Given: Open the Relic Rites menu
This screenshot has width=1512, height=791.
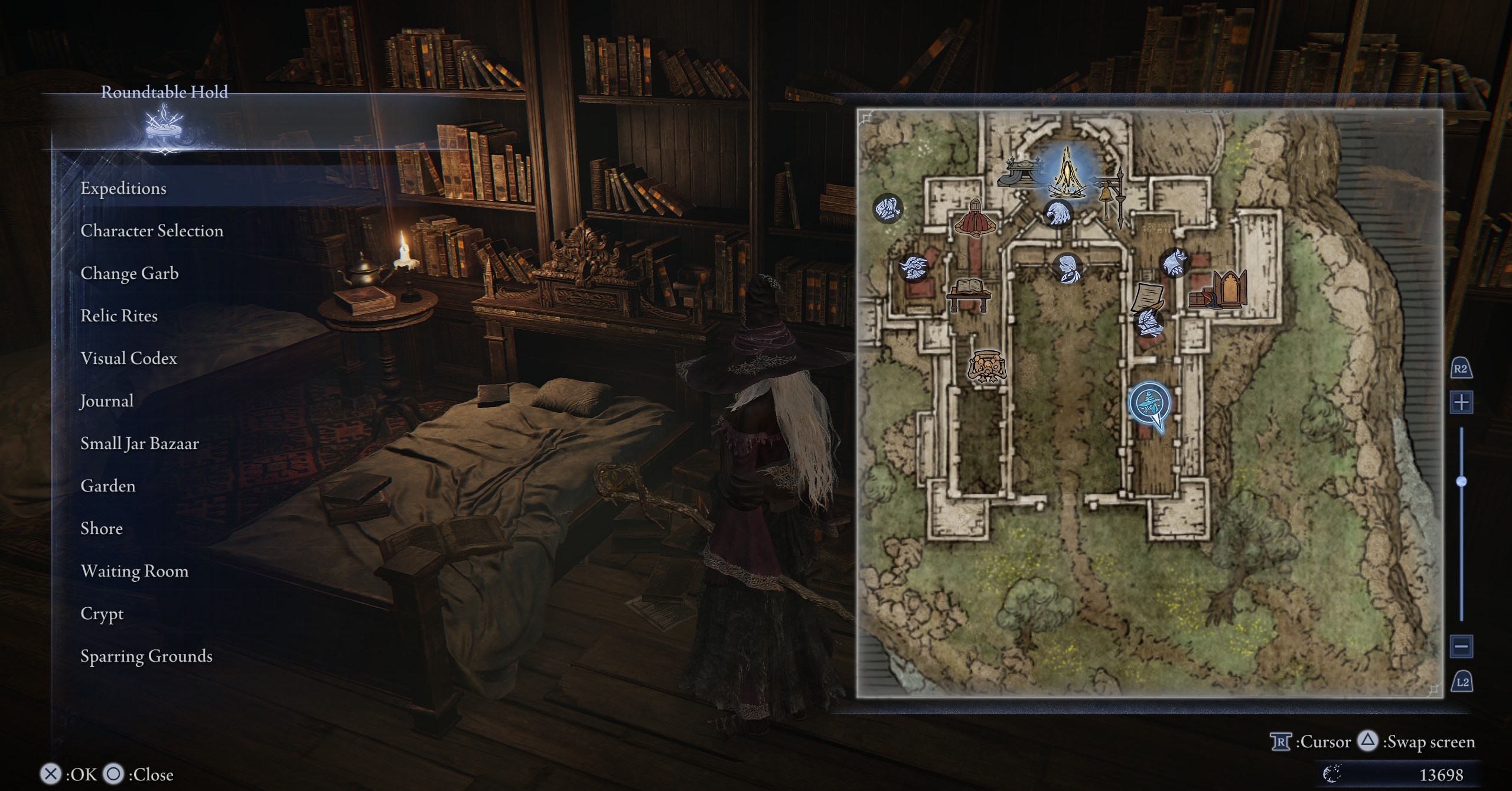Looking at the screenshot, I should coord(119,316).
